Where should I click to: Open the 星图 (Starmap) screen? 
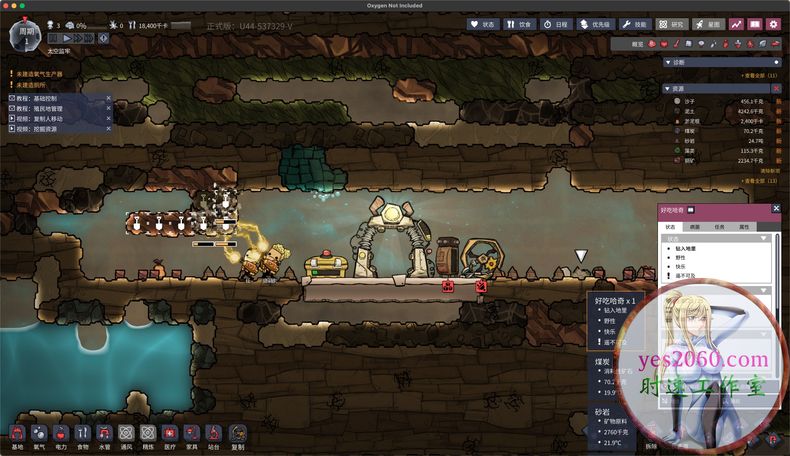pos(709,23)
